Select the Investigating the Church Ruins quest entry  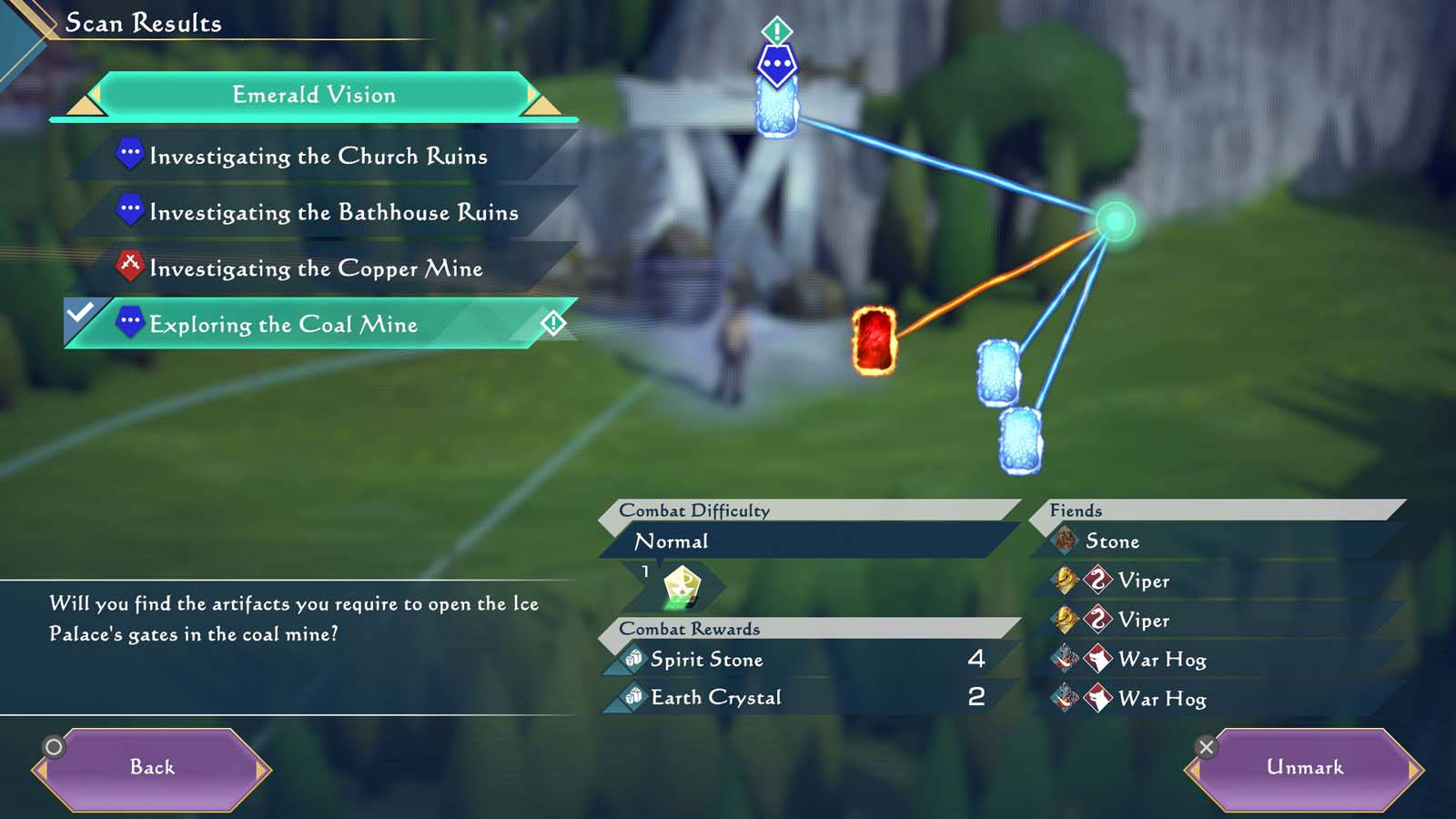(x=318, y=155)
